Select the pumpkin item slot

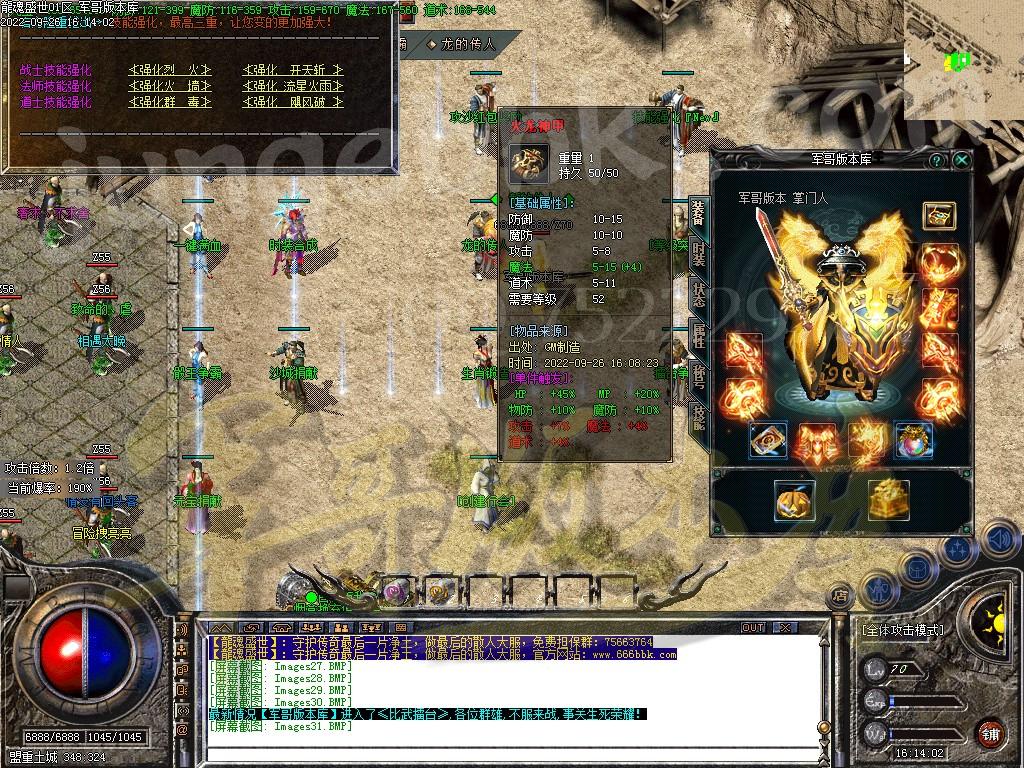tap(795, 499)
